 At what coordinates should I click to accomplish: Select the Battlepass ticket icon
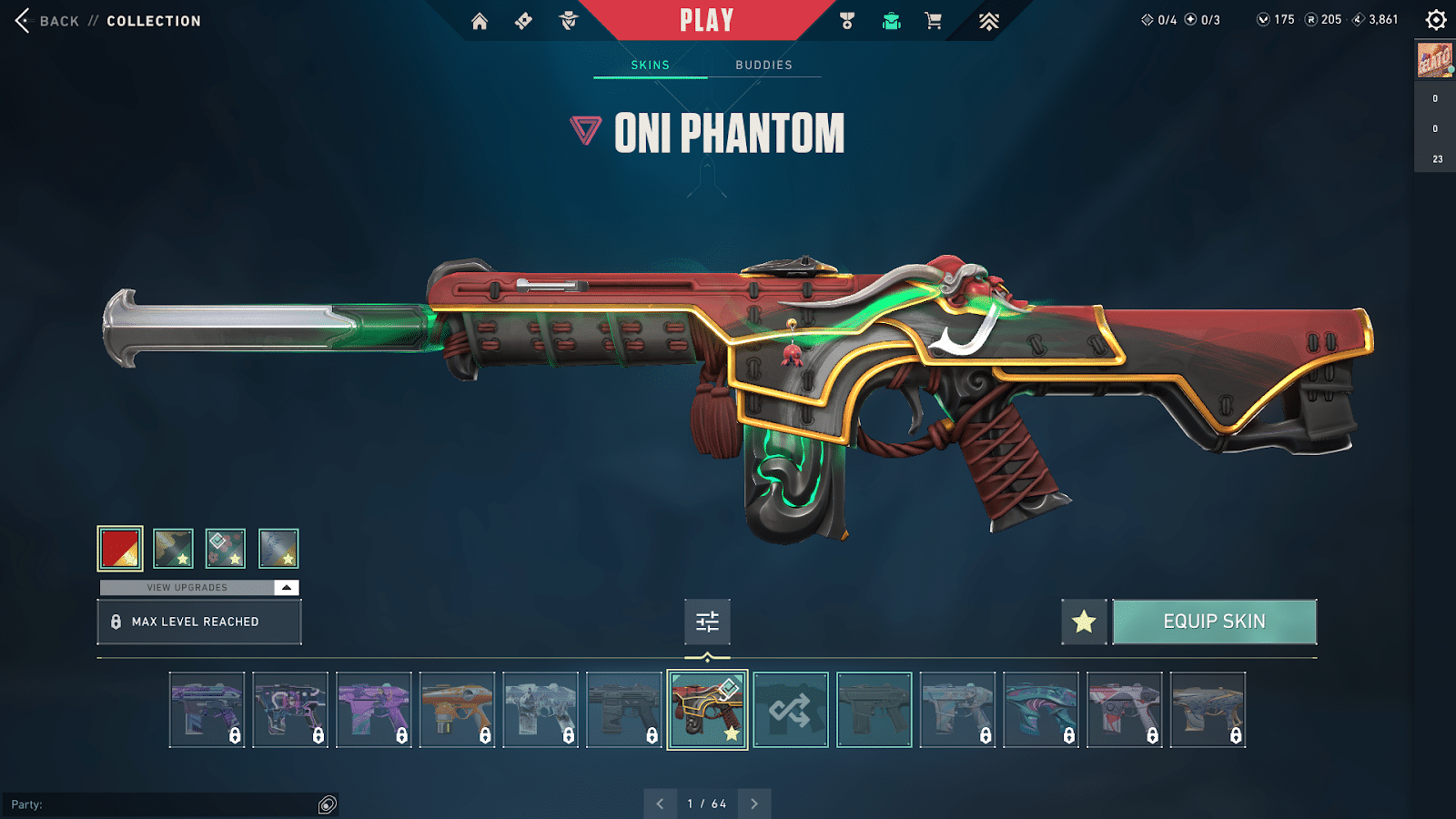pos(523,19)
